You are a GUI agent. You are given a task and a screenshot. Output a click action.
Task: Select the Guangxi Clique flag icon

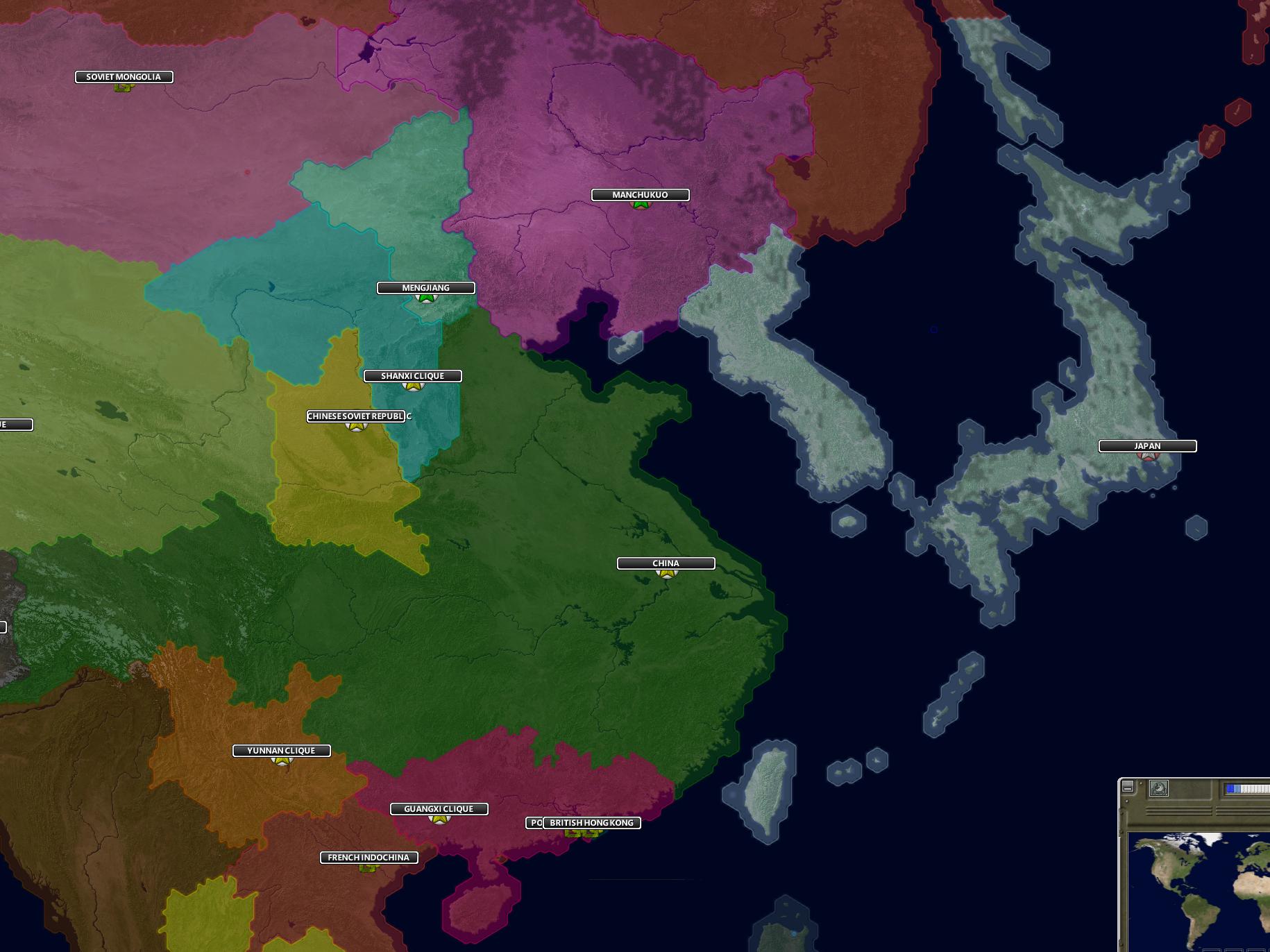click(439, 819)
